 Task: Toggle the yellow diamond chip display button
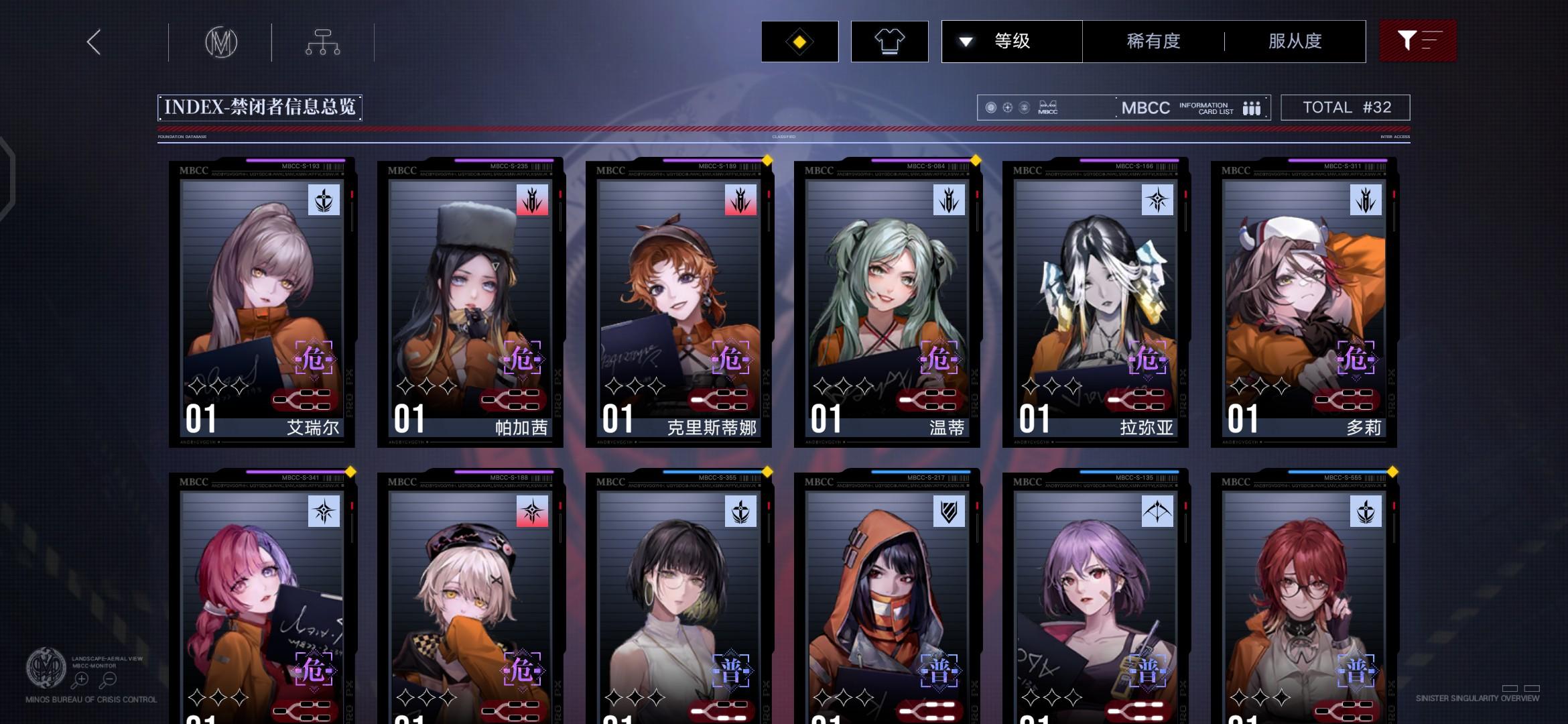(x=799, y=42)
